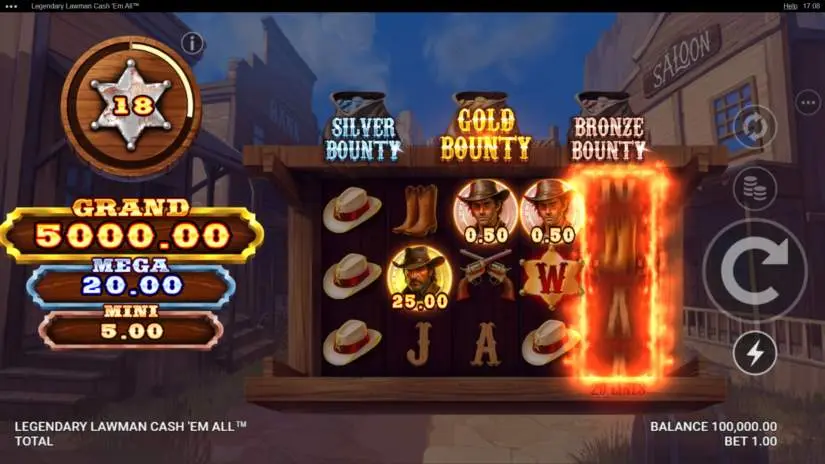Image resolution: width=825 pixels, height=464 pixels.
Task: Spin the reels with the large arrow button
Action: coord(755,270)
